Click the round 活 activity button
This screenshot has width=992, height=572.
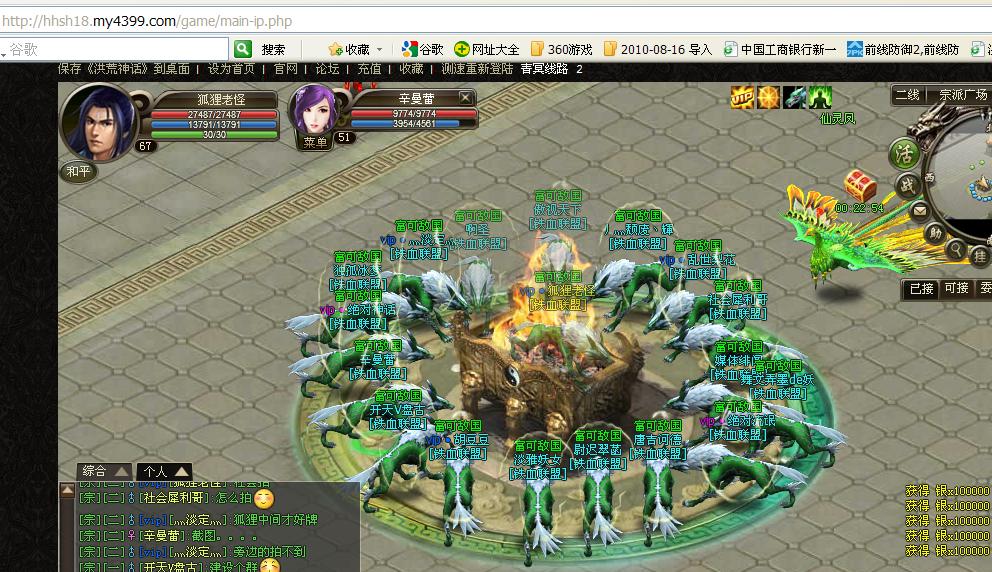[906, 154]
